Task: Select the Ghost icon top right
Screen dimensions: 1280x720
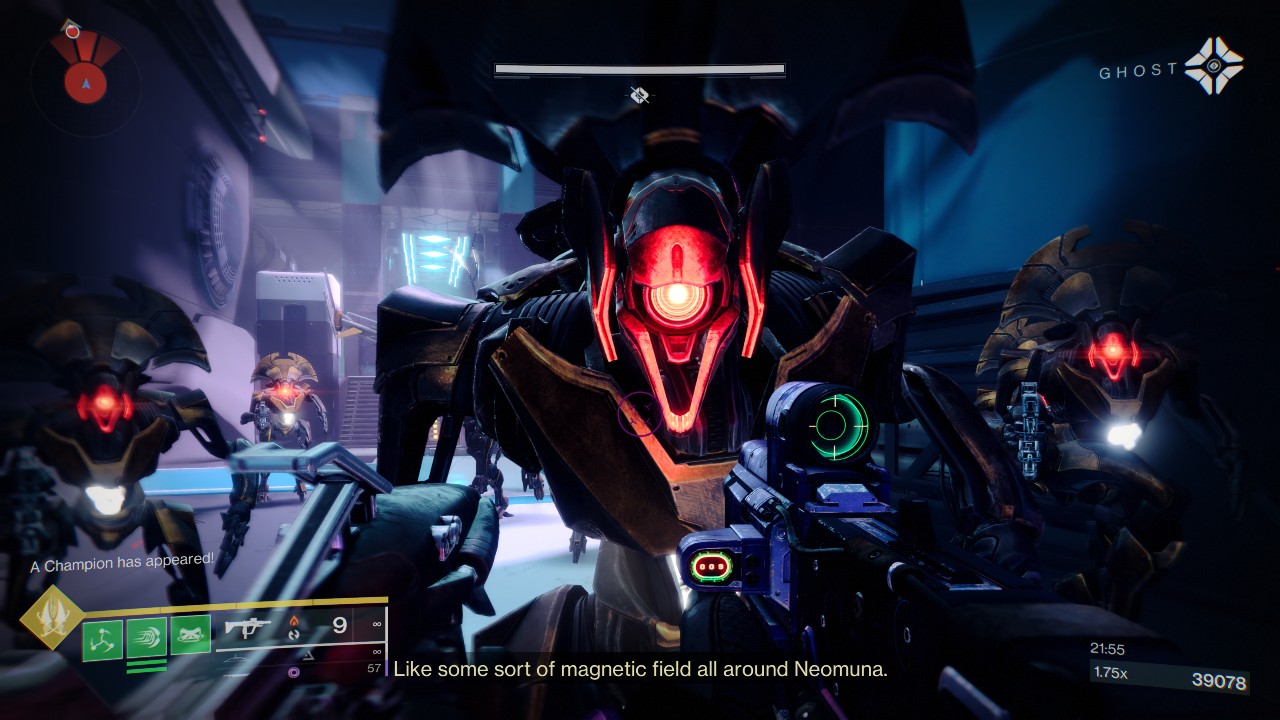Action: click(x=1215, y=65)
